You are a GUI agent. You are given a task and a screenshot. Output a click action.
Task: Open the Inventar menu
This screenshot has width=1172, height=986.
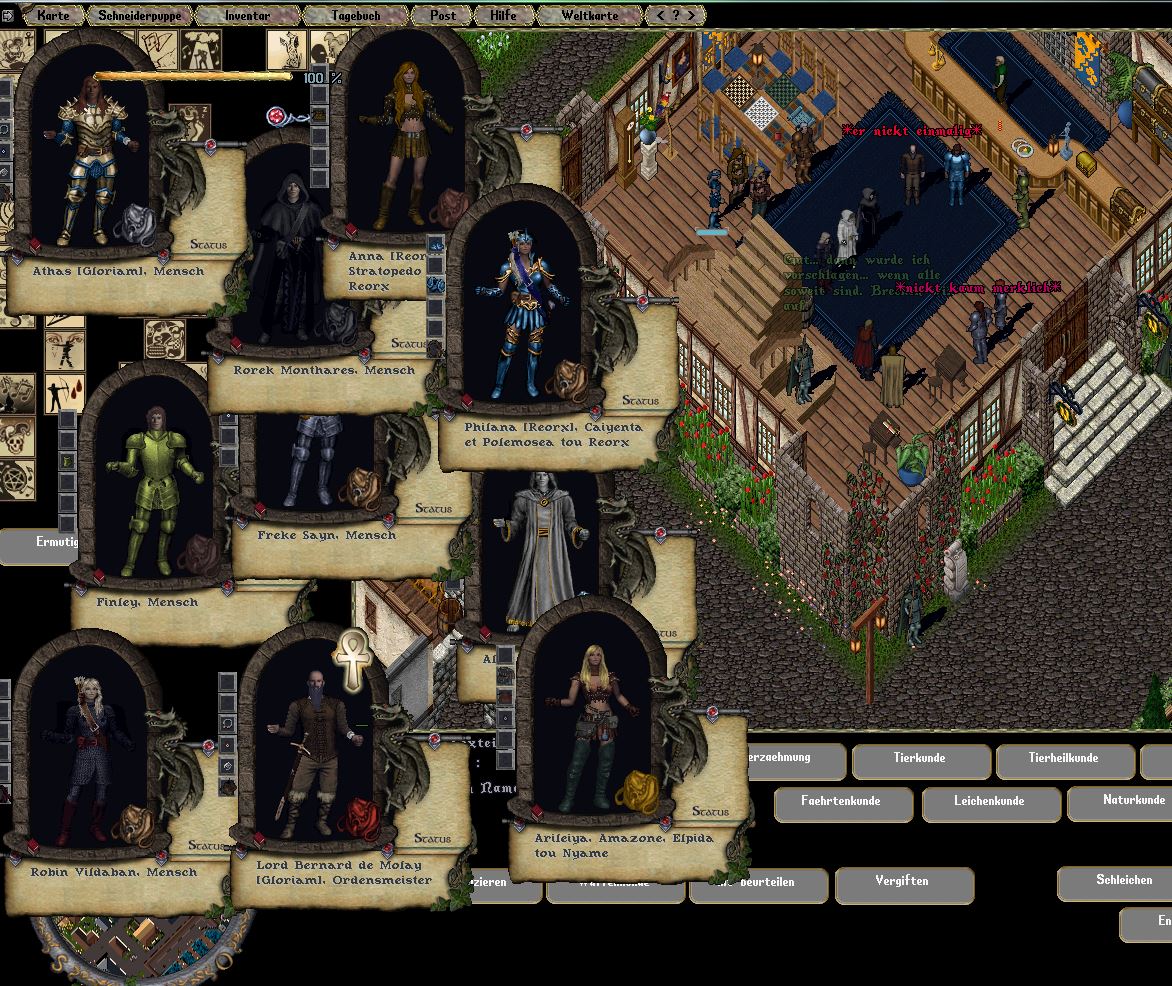(x=246, y=15)
